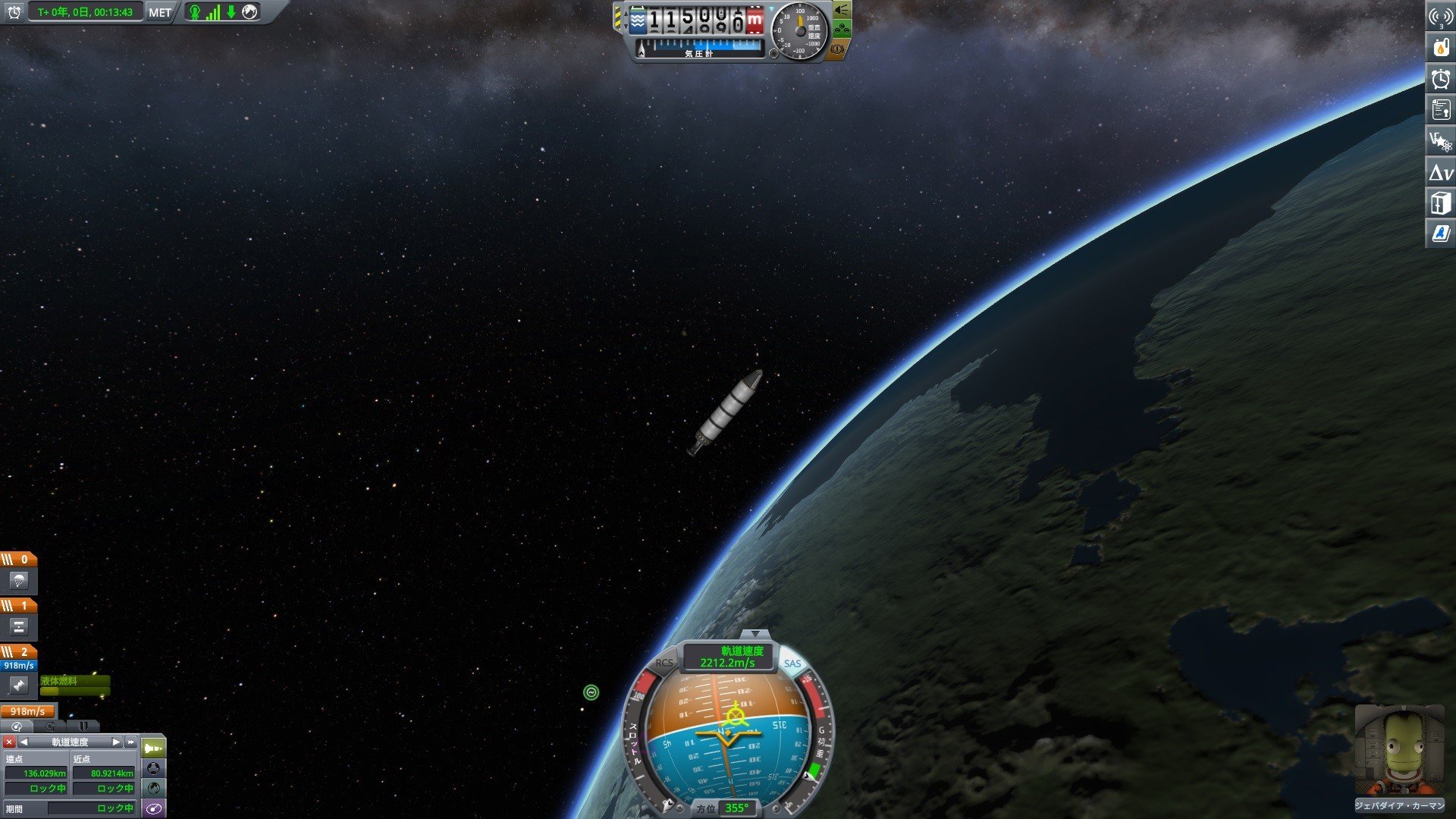Show the next orbit info page
Screen dimensions: 1456x819
click(x=116, y=742)
